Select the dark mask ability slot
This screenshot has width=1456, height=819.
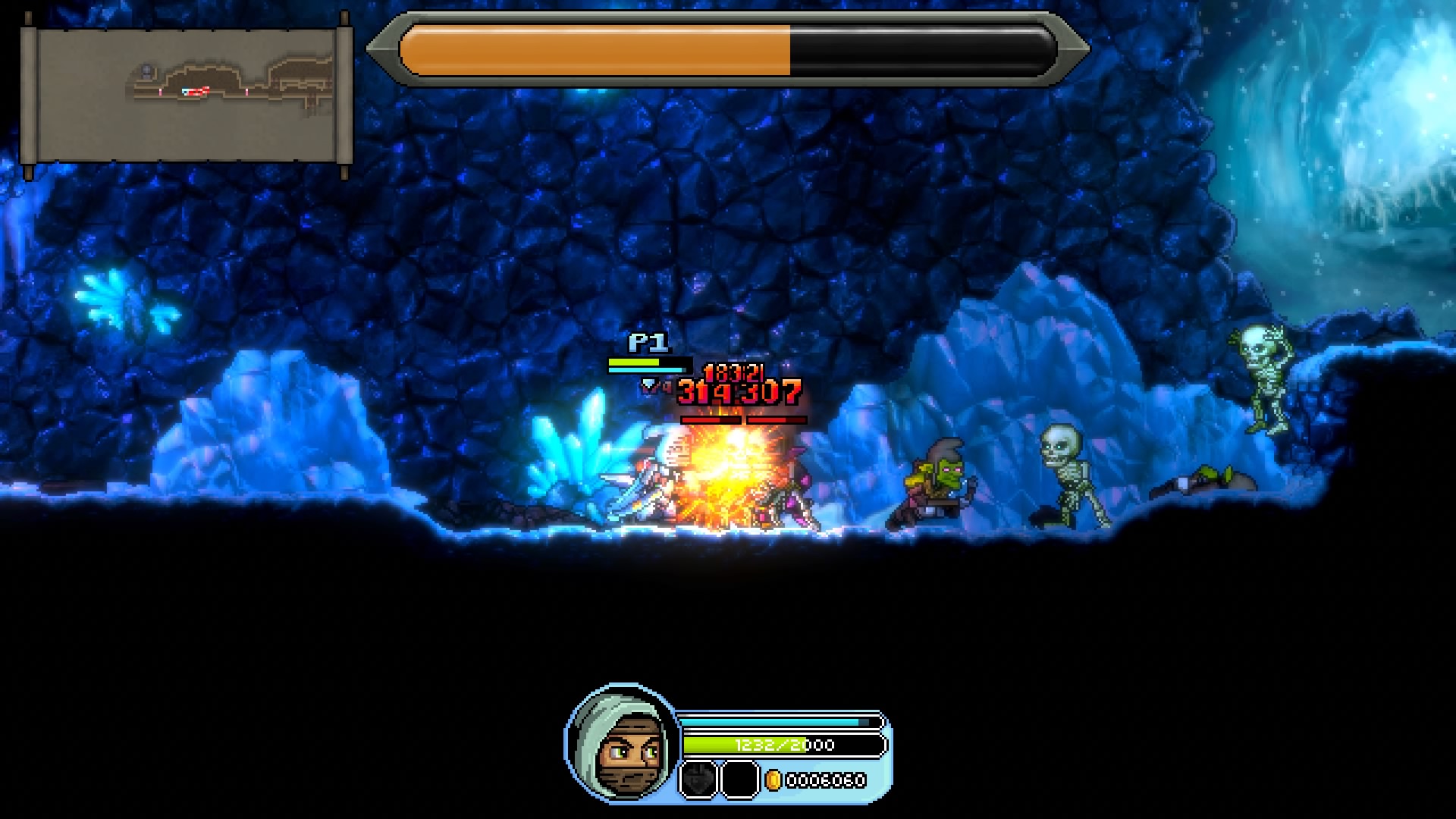tap(697, 780)
